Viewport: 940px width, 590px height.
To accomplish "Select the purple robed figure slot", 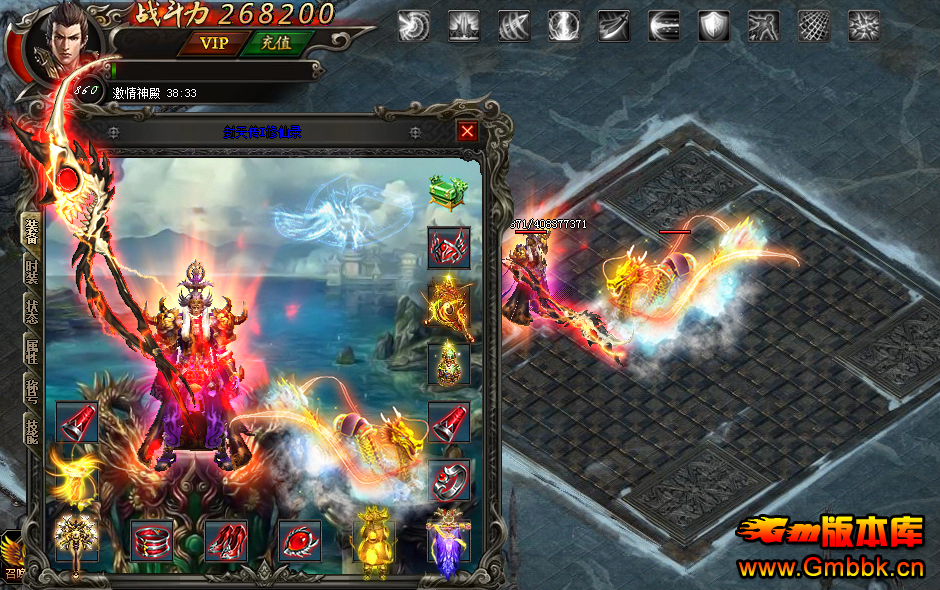I will [447, 544].
